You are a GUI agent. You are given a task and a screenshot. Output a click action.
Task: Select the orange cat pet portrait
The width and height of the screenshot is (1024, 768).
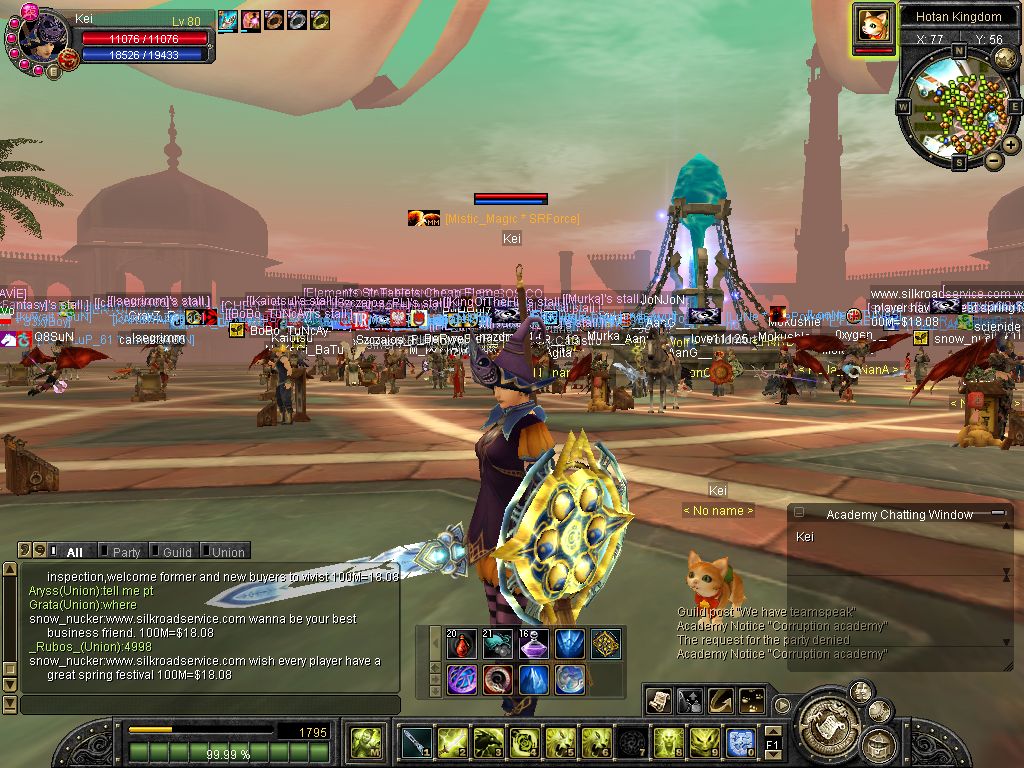873,25
